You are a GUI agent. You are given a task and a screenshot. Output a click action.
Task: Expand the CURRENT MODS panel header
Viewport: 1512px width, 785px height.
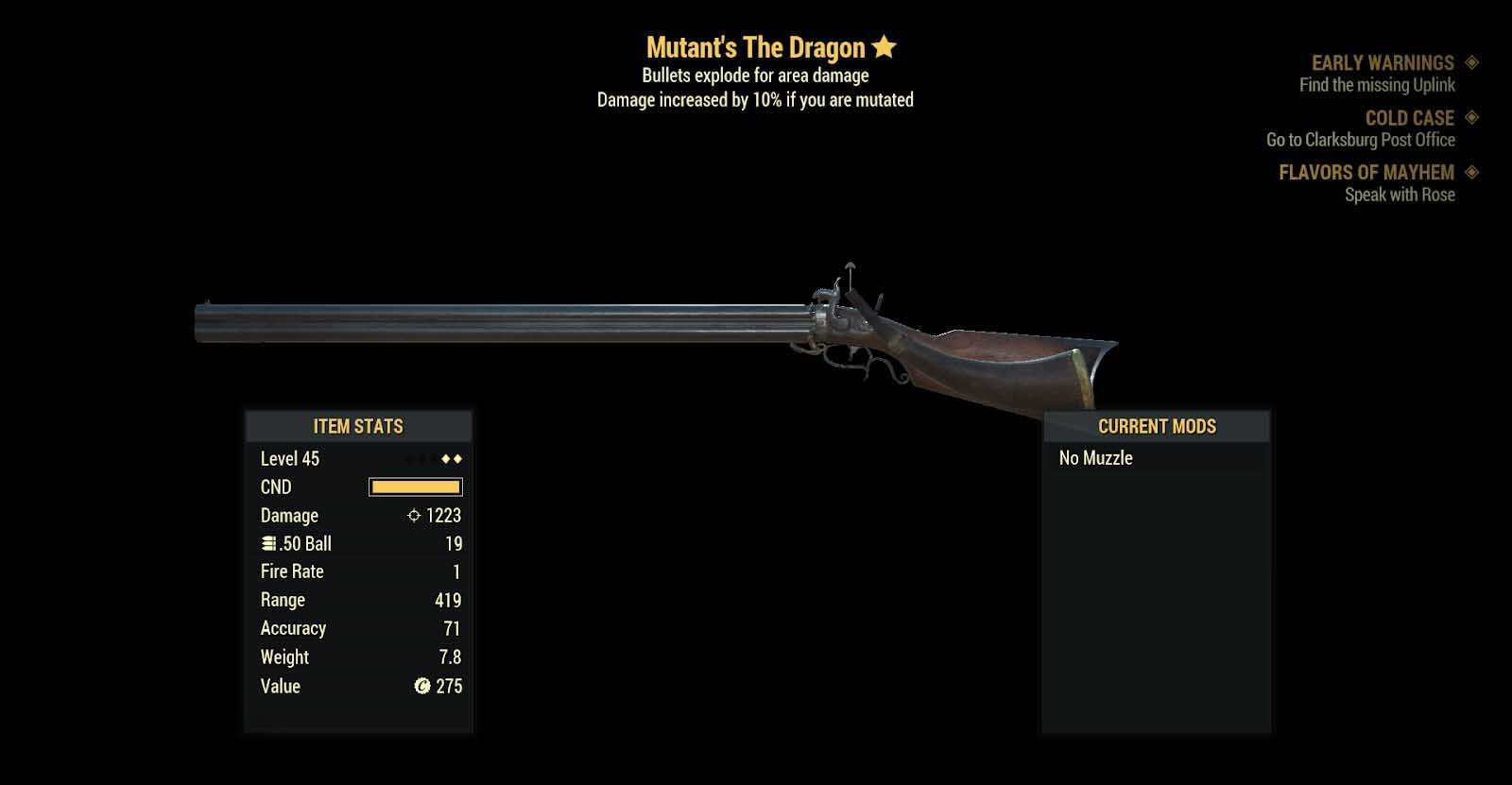[1156, 426]
